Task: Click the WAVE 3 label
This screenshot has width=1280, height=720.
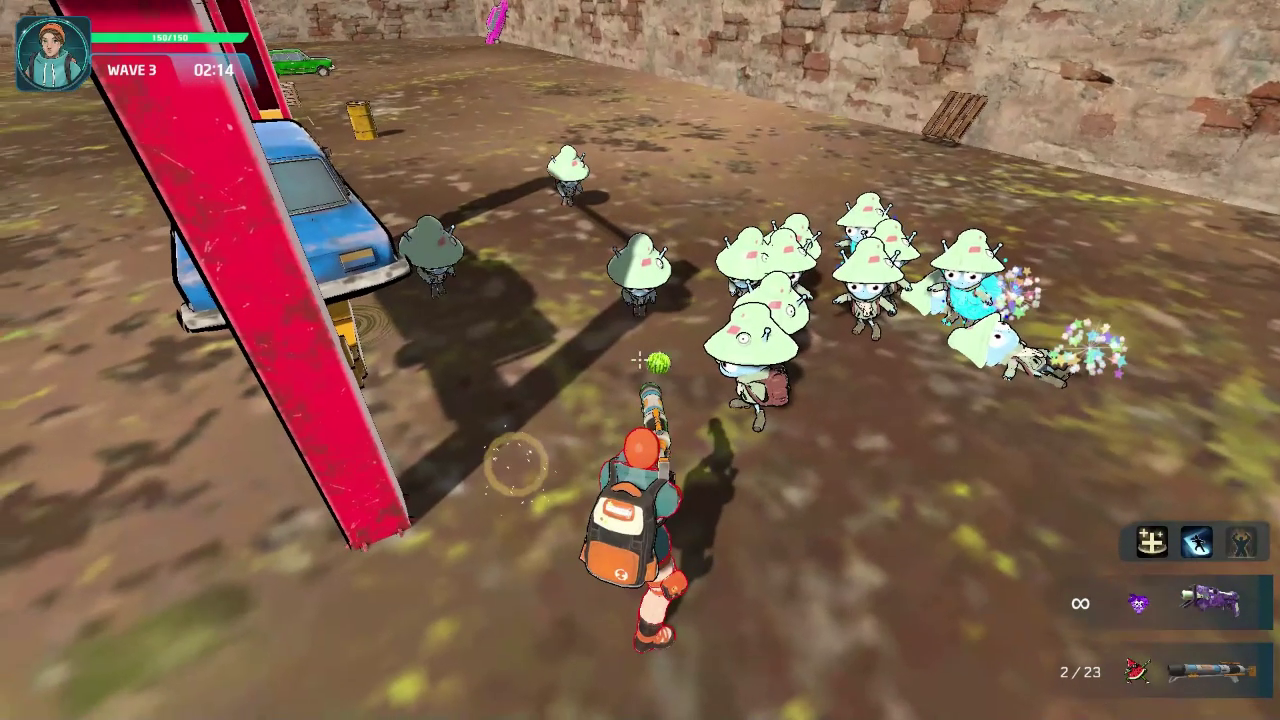Action: 131,71
